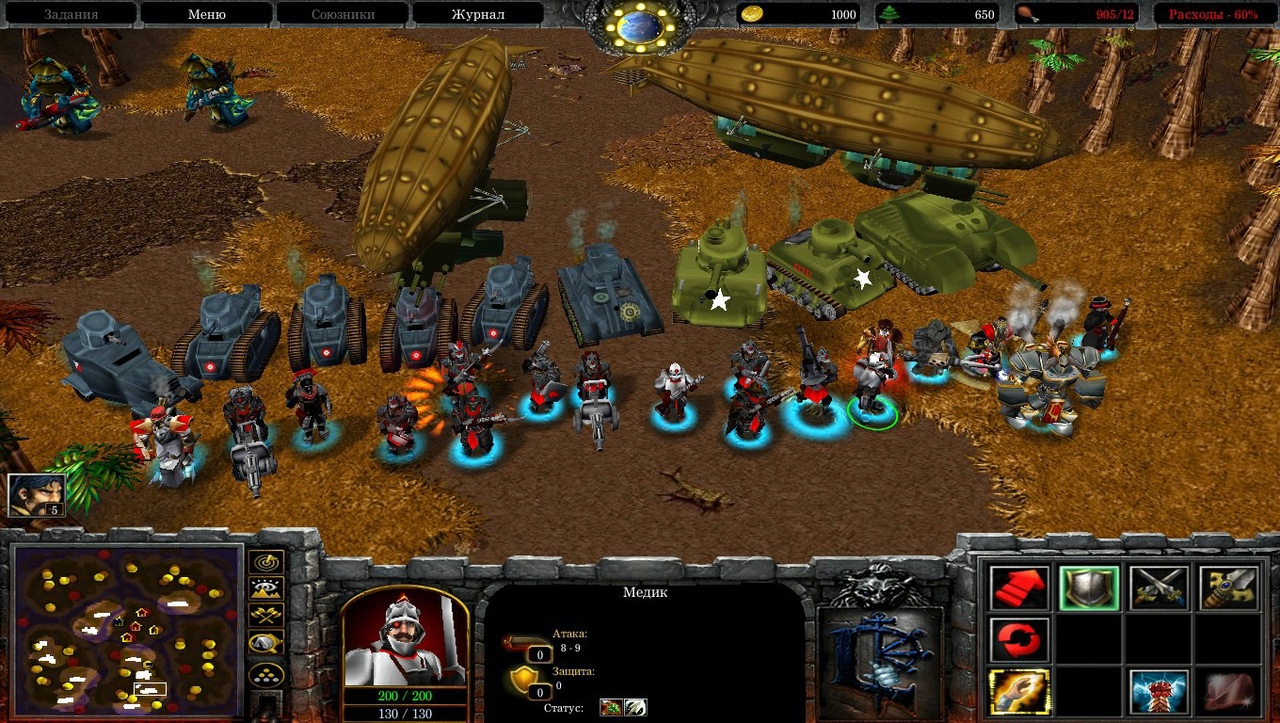
Task: Select the bearded hero portrait icon
Action: pyautogui.click(x=37, y=493)
